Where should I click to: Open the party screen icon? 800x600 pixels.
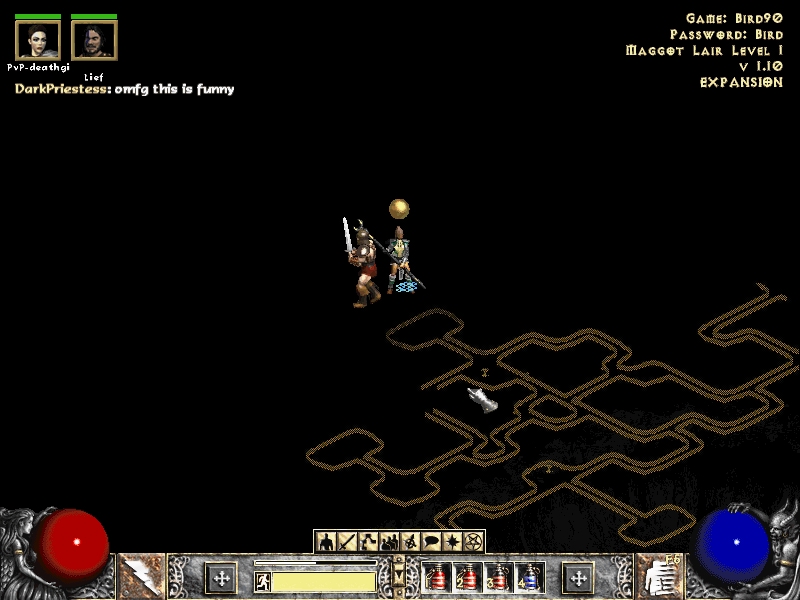point(390,542)
